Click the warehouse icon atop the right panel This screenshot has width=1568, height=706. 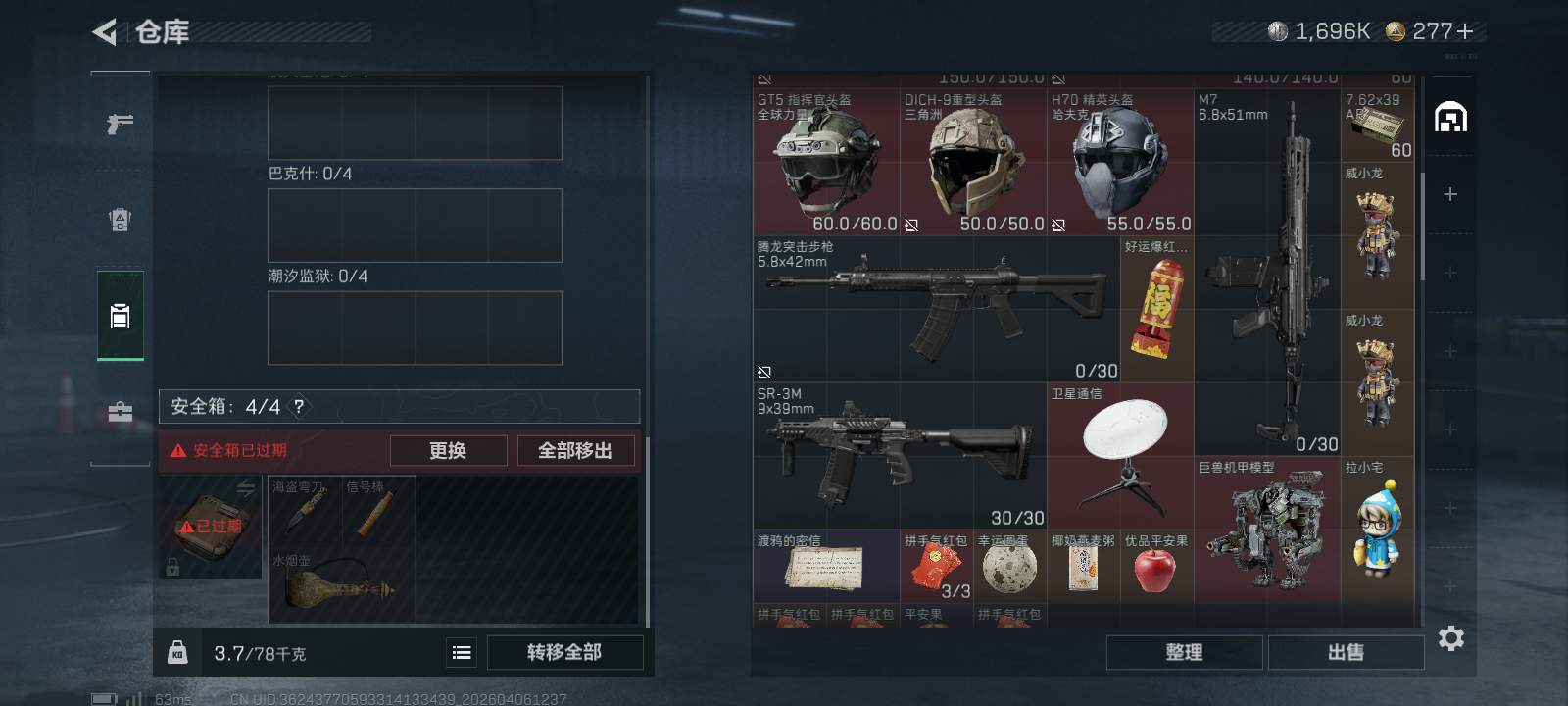tap(1453, 115)
